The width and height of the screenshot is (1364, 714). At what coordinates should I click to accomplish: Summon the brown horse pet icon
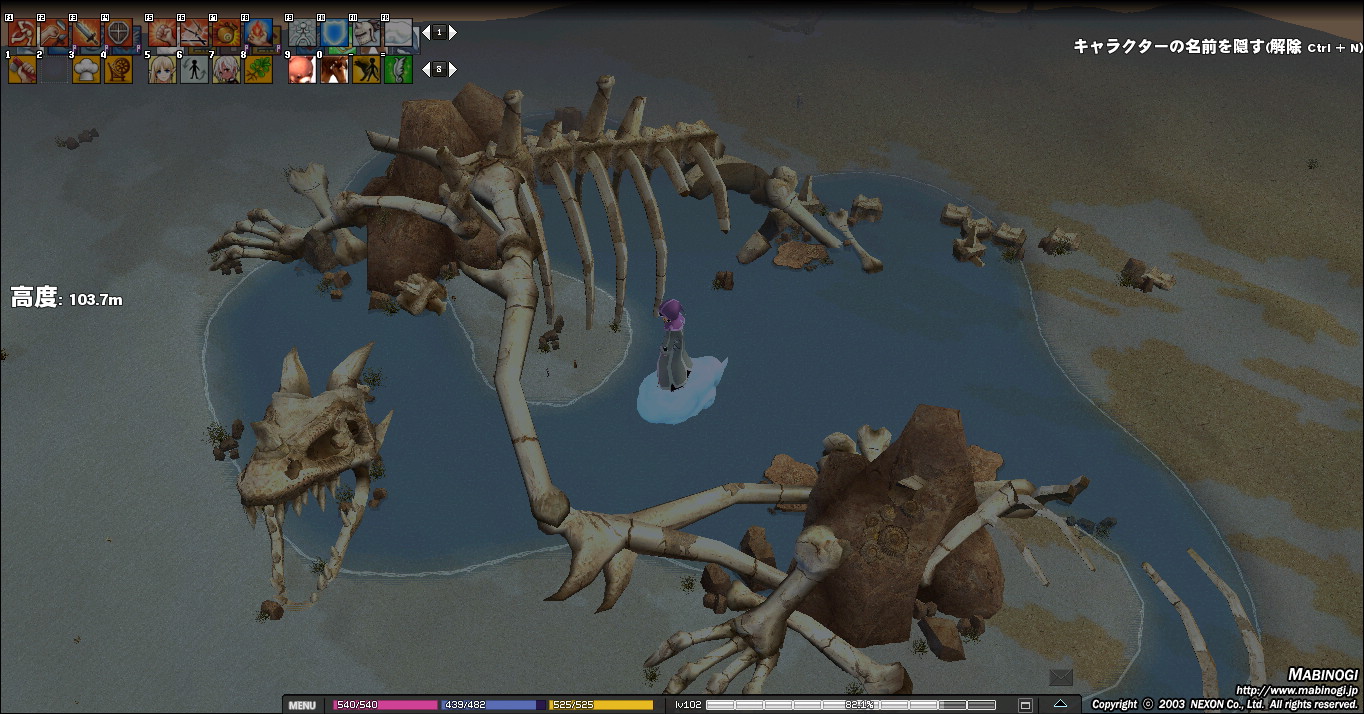(x=334, y=69)
